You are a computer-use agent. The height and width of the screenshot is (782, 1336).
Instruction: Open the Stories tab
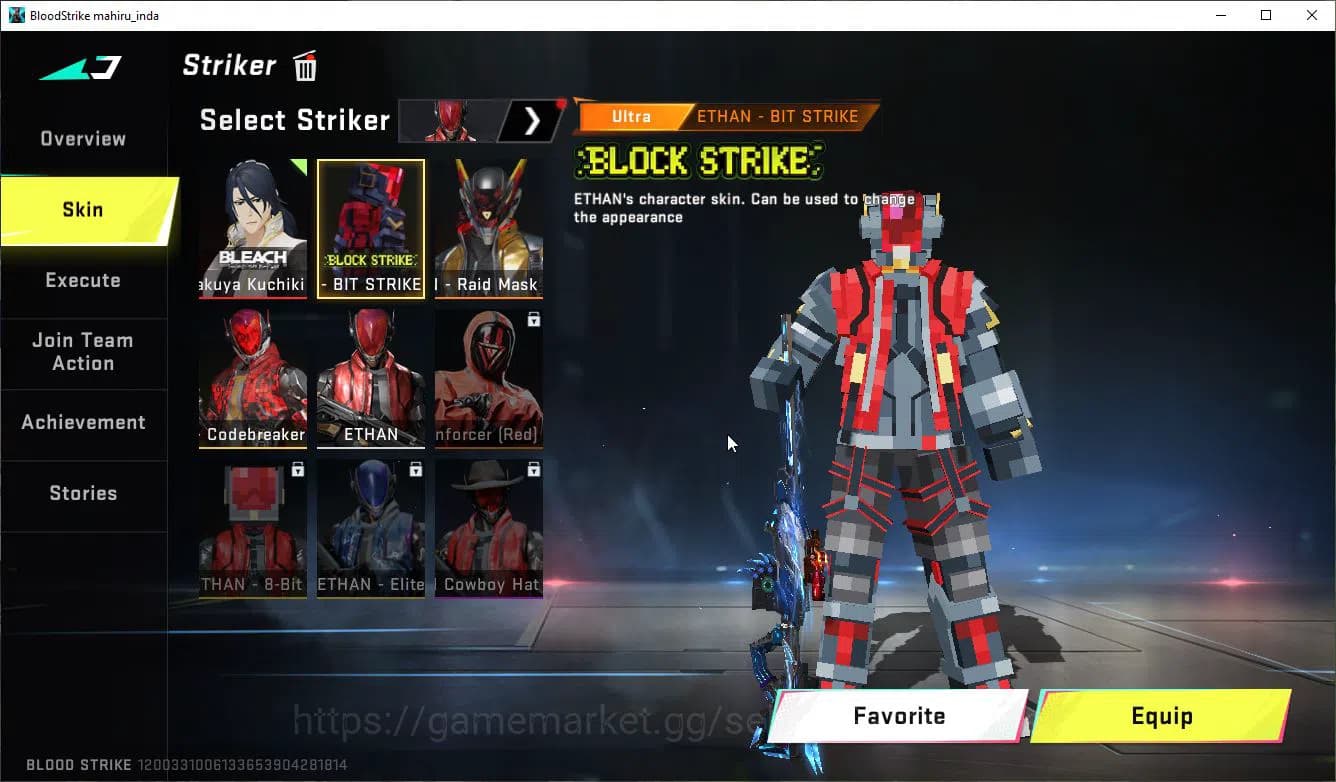[x=83, y=492]
